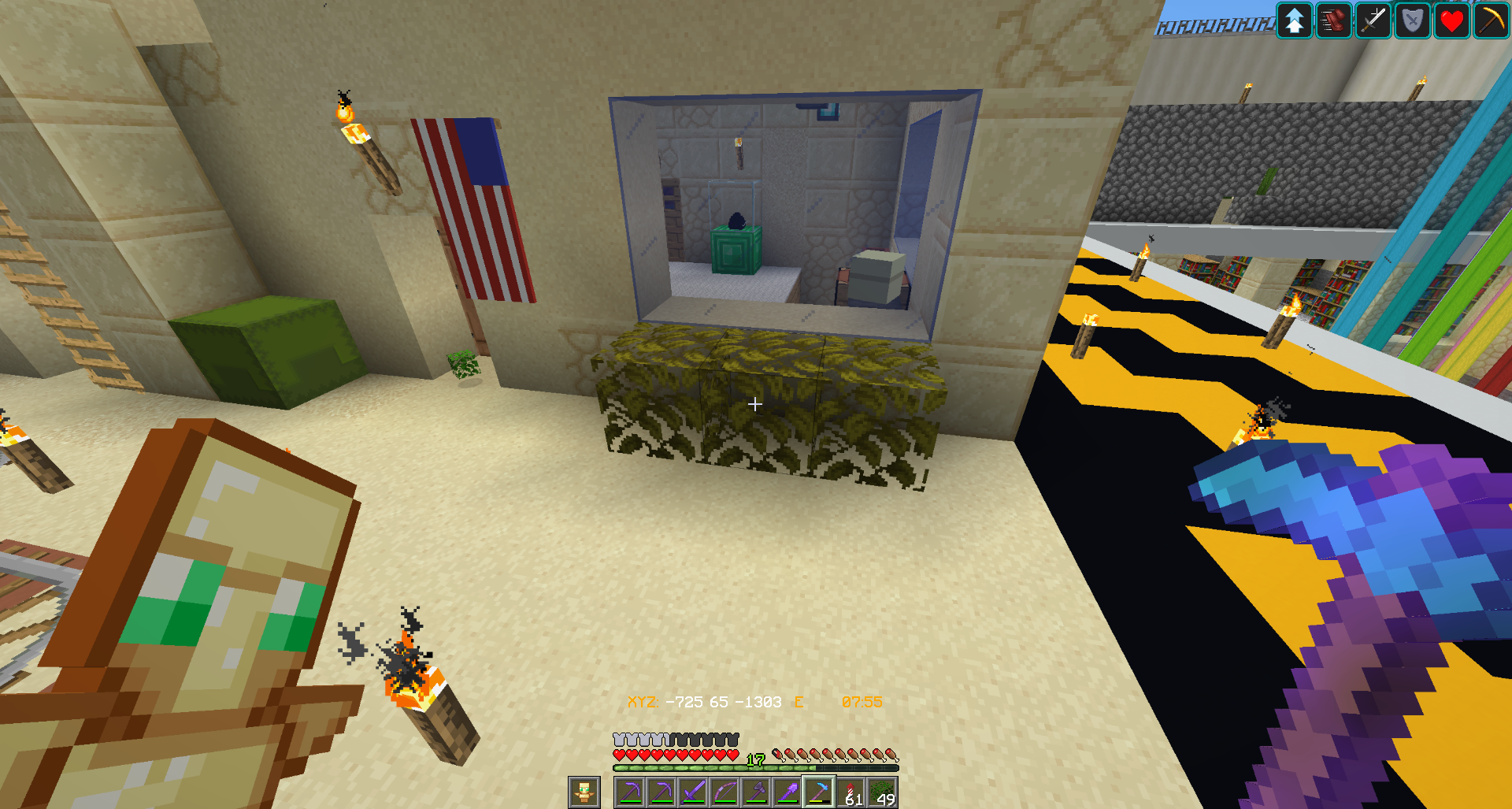
Task: Toggle the currently selected low-durability pickaxe slot
Action: click(818, 792)
